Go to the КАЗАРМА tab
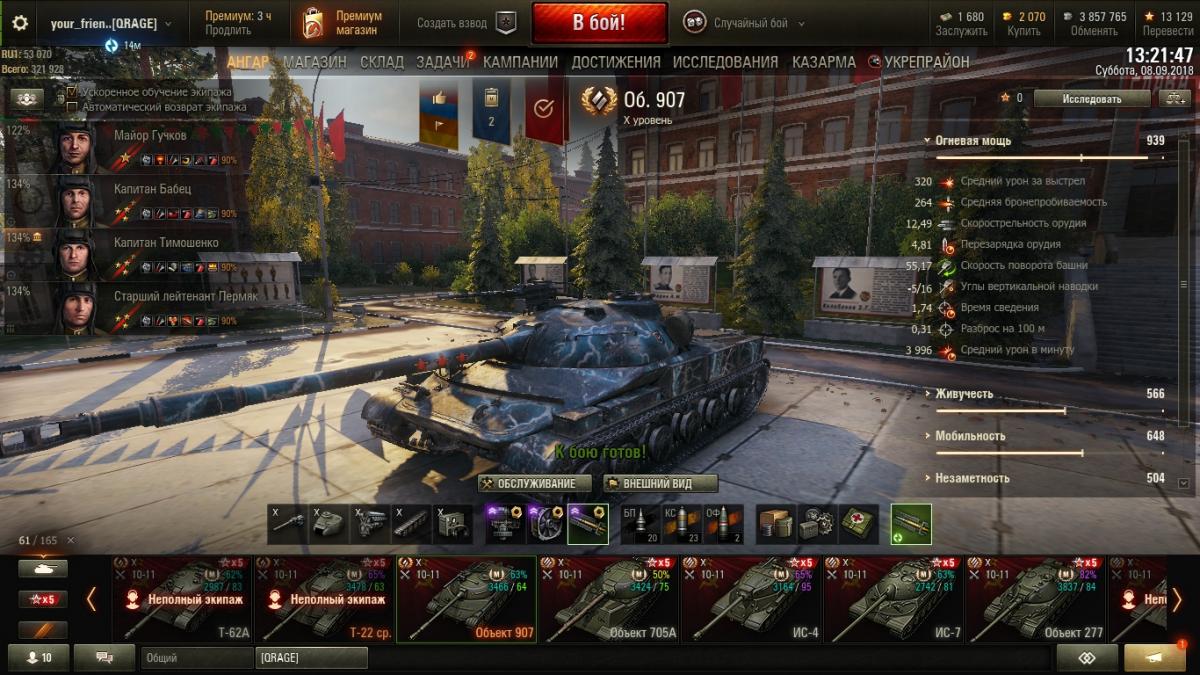The width and height of the screenshot is (1200, 675). click(823, 62)
